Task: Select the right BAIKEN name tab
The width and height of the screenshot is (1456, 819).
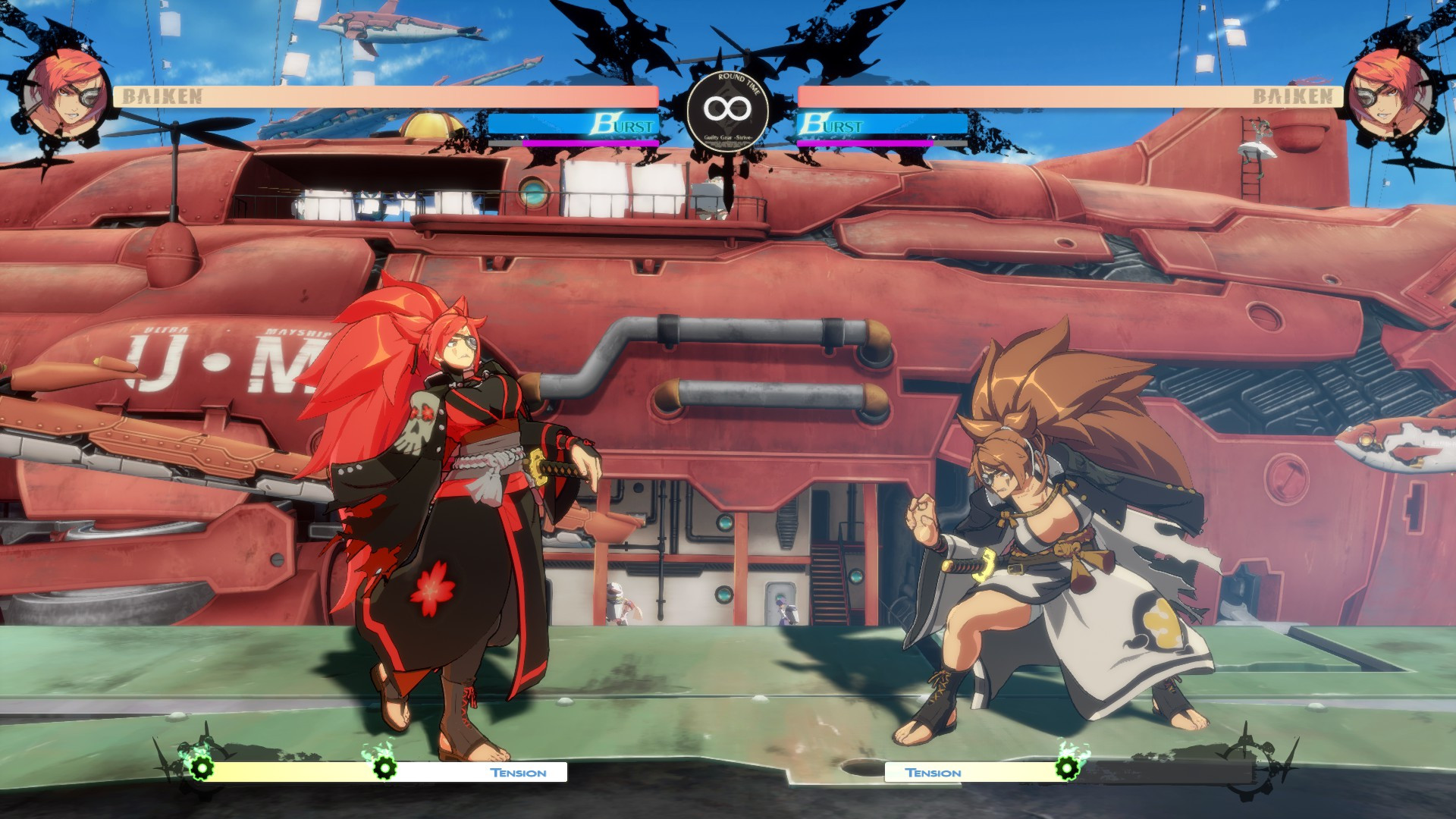Action: coord(1293,96)
